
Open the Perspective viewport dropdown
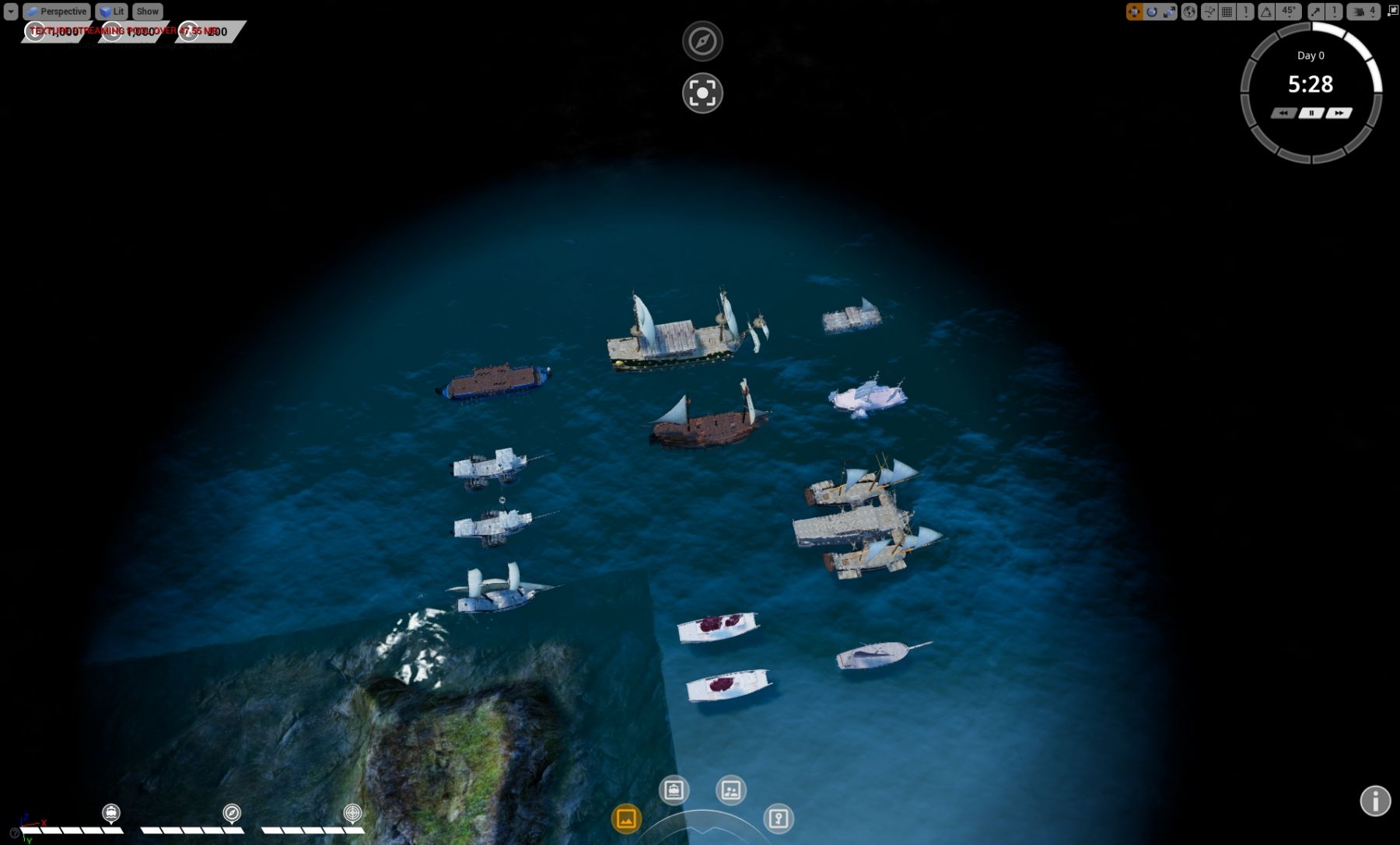pos(56,12)
